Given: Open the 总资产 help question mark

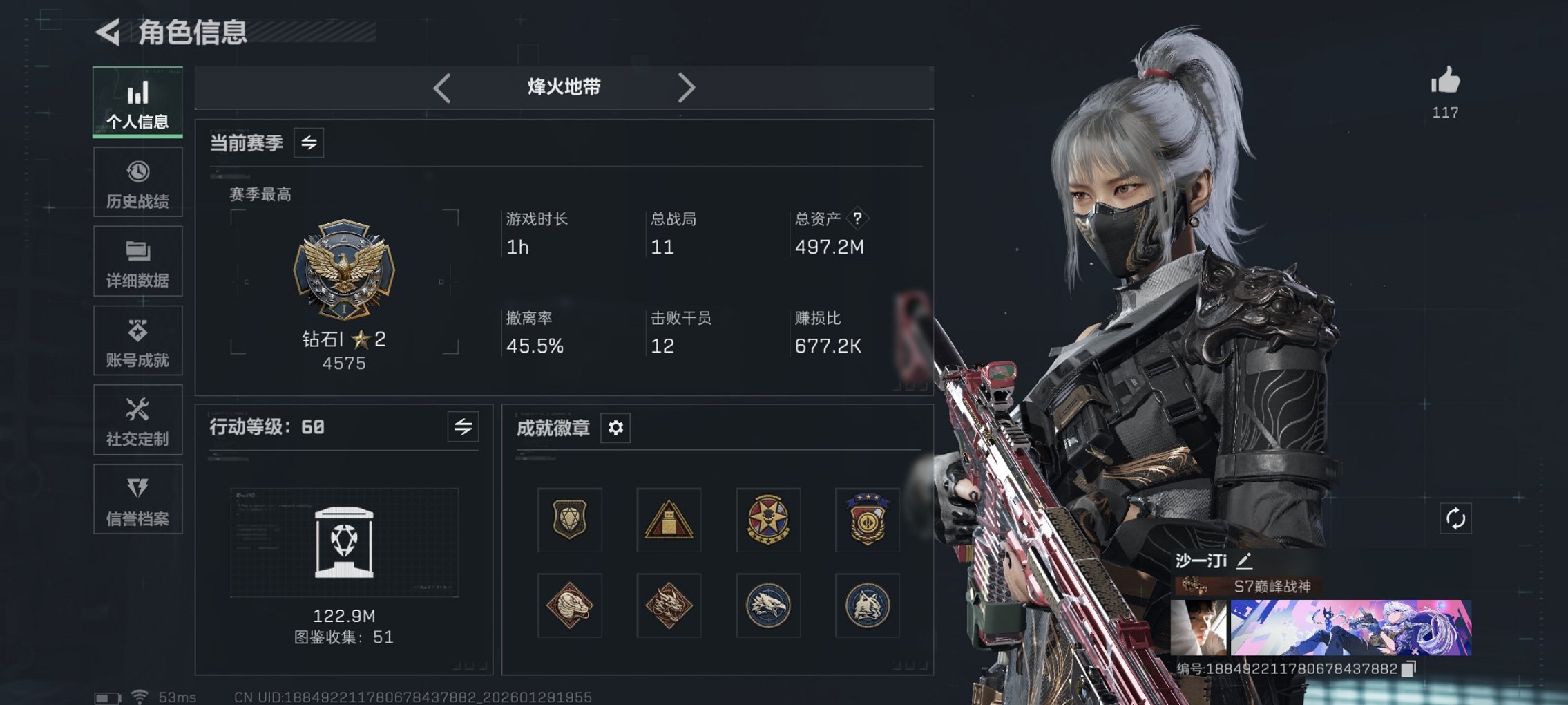Looking at the screenshot, I should [x=857, y=220].
